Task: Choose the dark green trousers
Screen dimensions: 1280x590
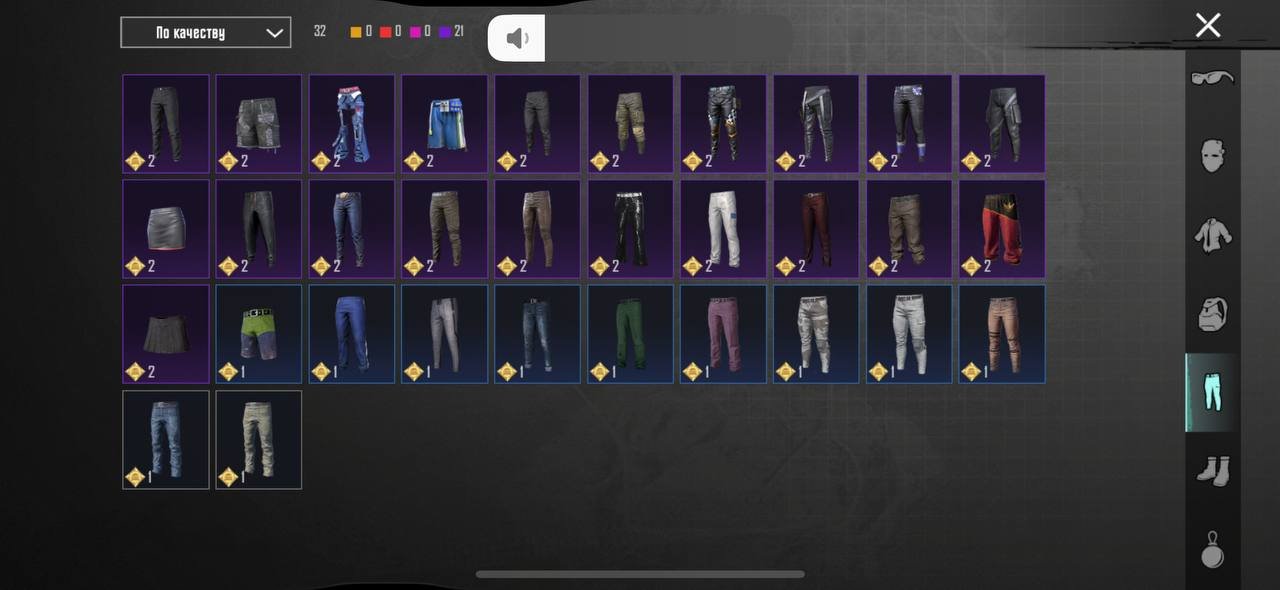Action: pyautogui.click(x=631, y=334)
